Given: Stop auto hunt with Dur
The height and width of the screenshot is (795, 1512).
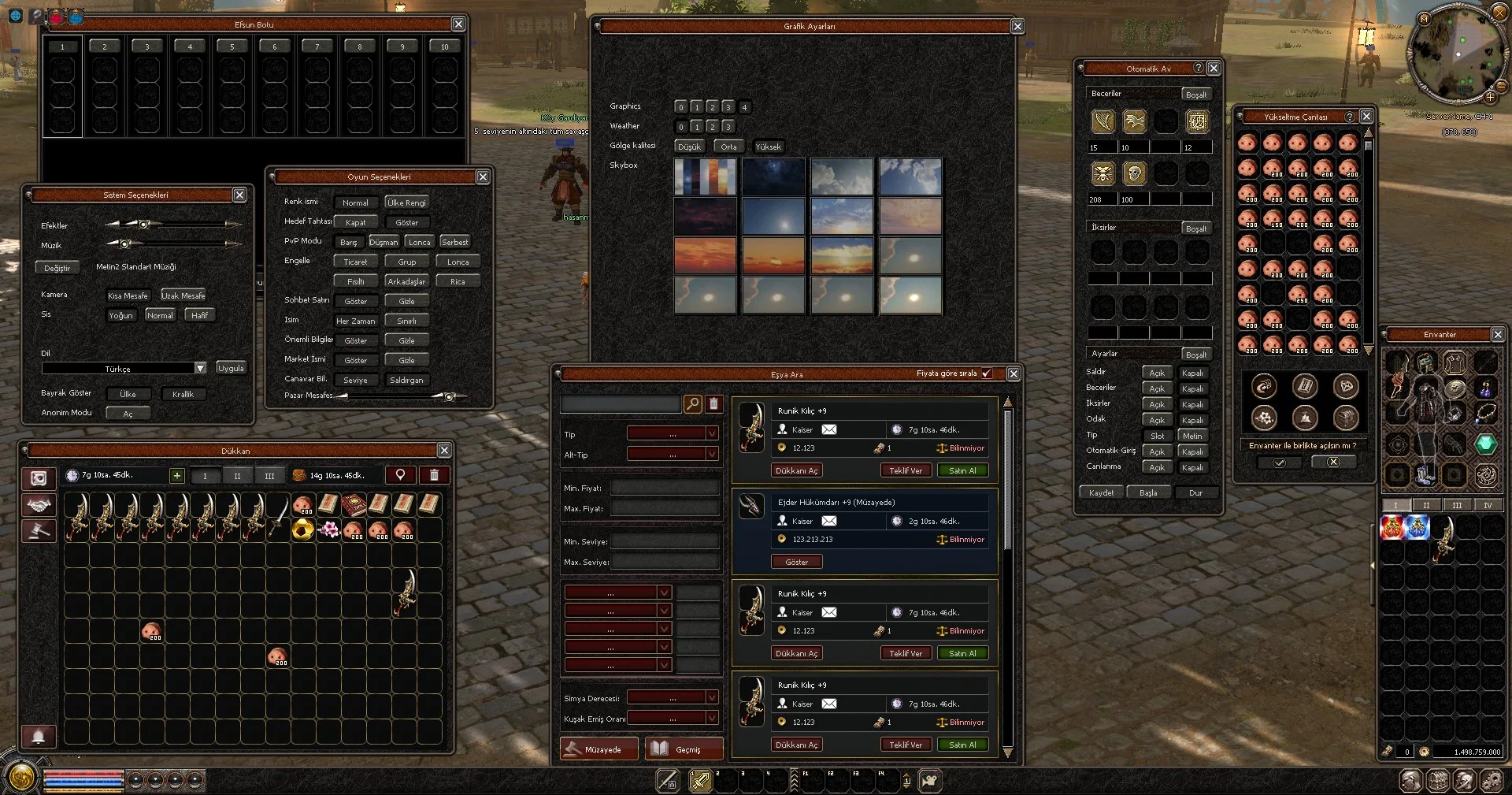Looking at the screenshot, I should point(1195,492).
